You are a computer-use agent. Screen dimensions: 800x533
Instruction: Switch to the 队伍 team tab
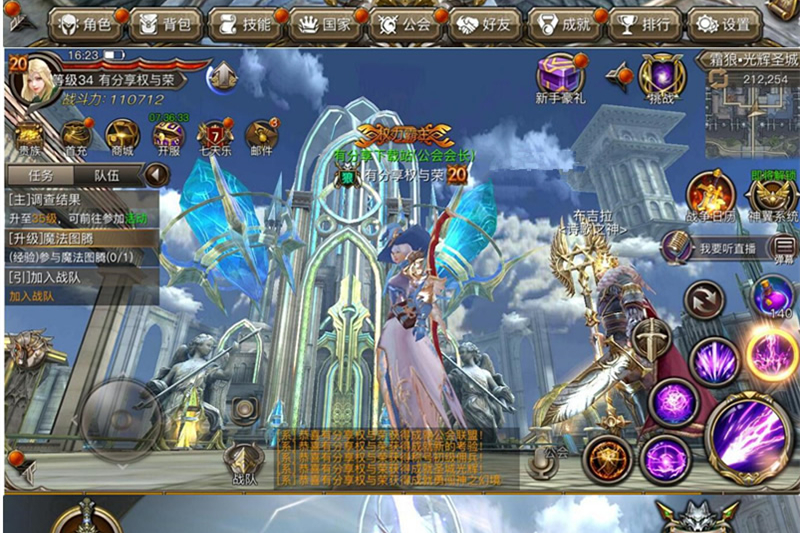click(107, 174)
